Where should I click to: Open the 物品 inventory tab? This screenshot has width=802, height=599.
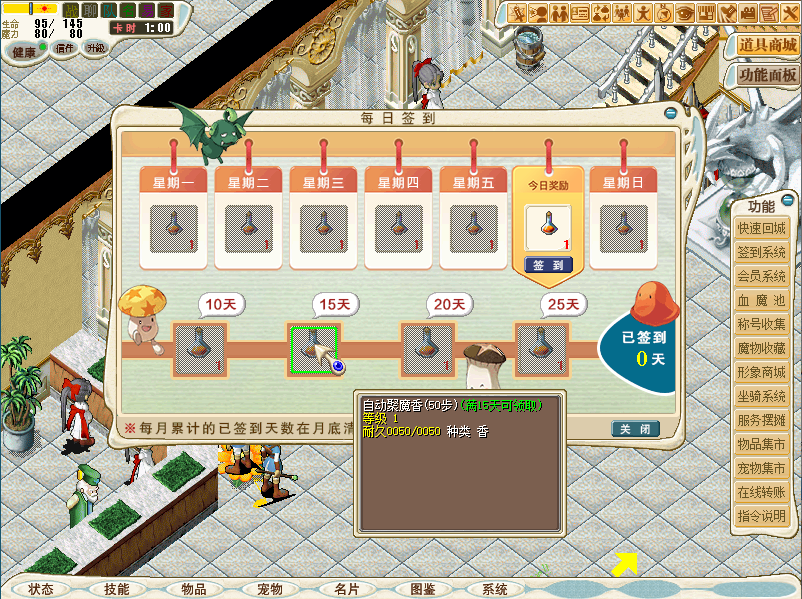pos(194,589)
